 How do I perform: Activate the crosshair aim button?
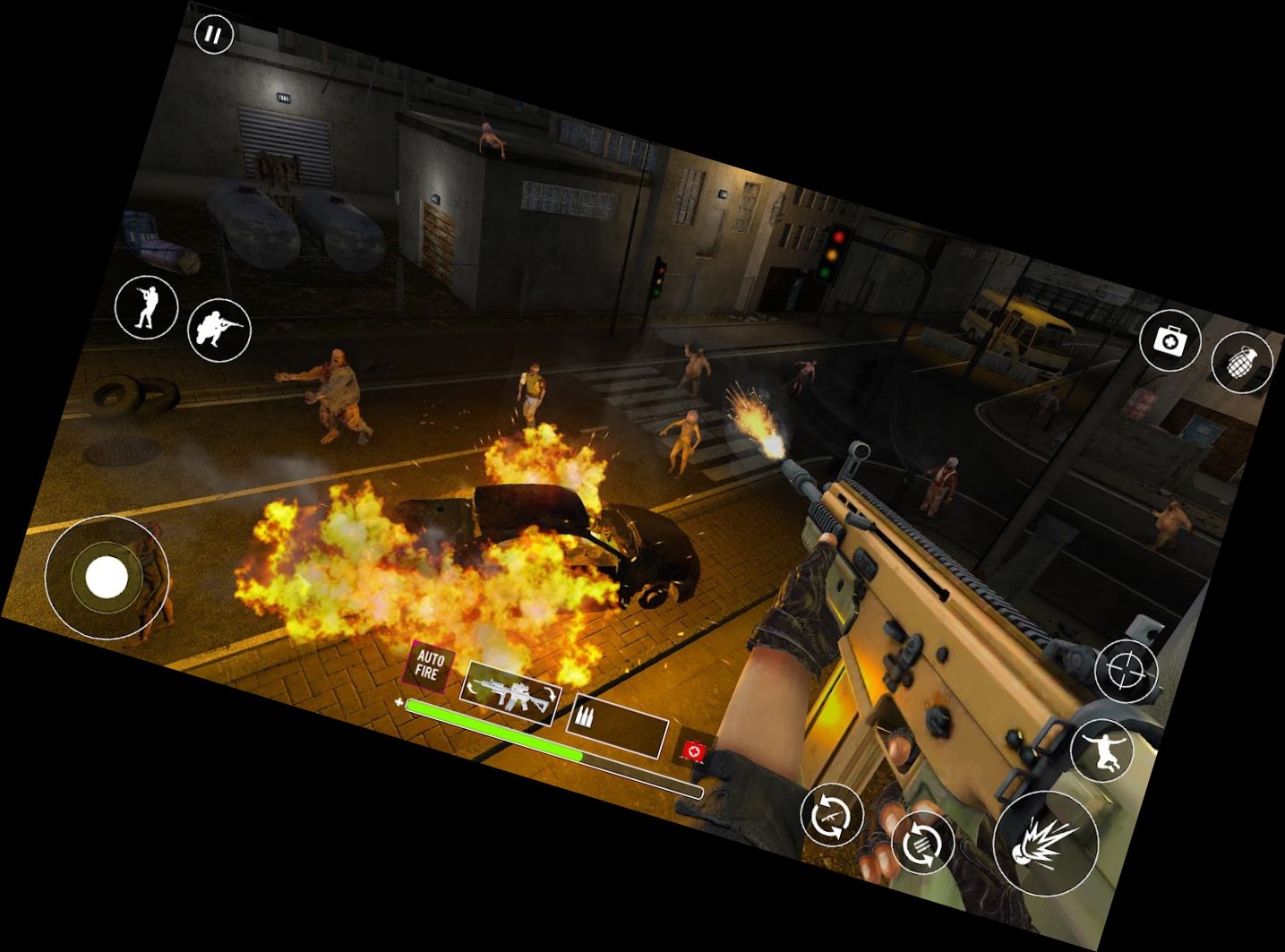pos(1126,671)
